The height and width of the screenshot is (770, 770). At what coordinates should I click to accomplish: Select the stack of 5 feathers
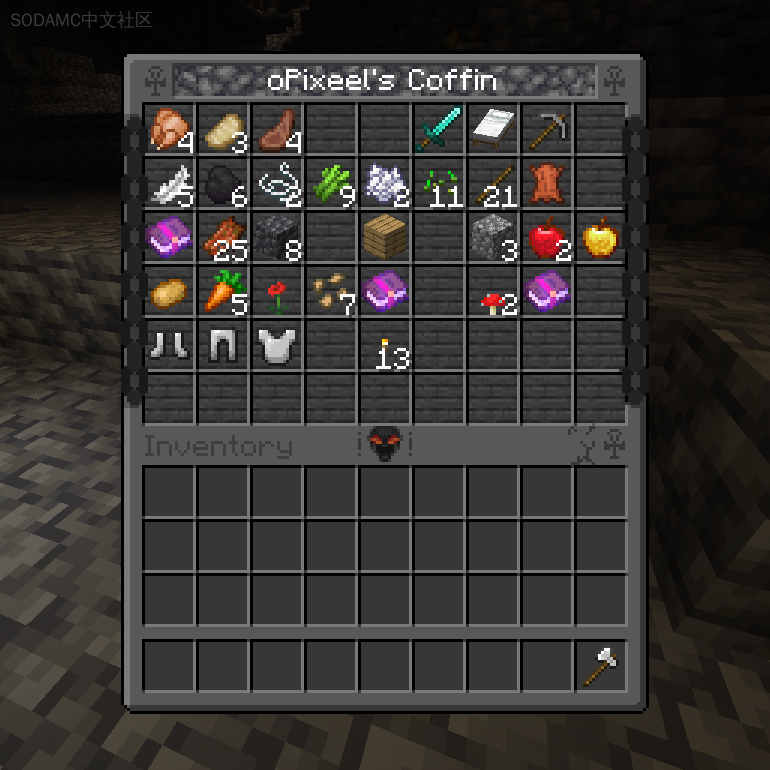(x=169, y=183)
